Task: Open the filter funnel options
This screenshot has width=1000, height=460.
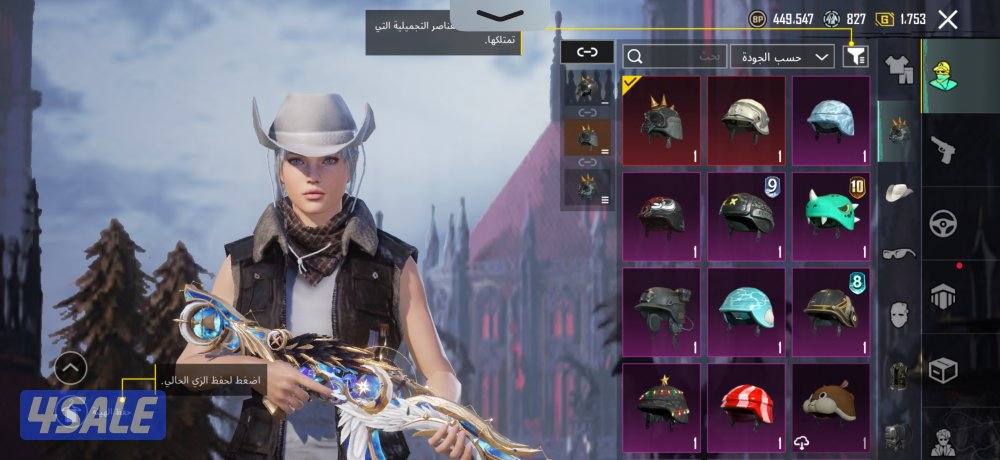Action: click(x=855, y=56)
